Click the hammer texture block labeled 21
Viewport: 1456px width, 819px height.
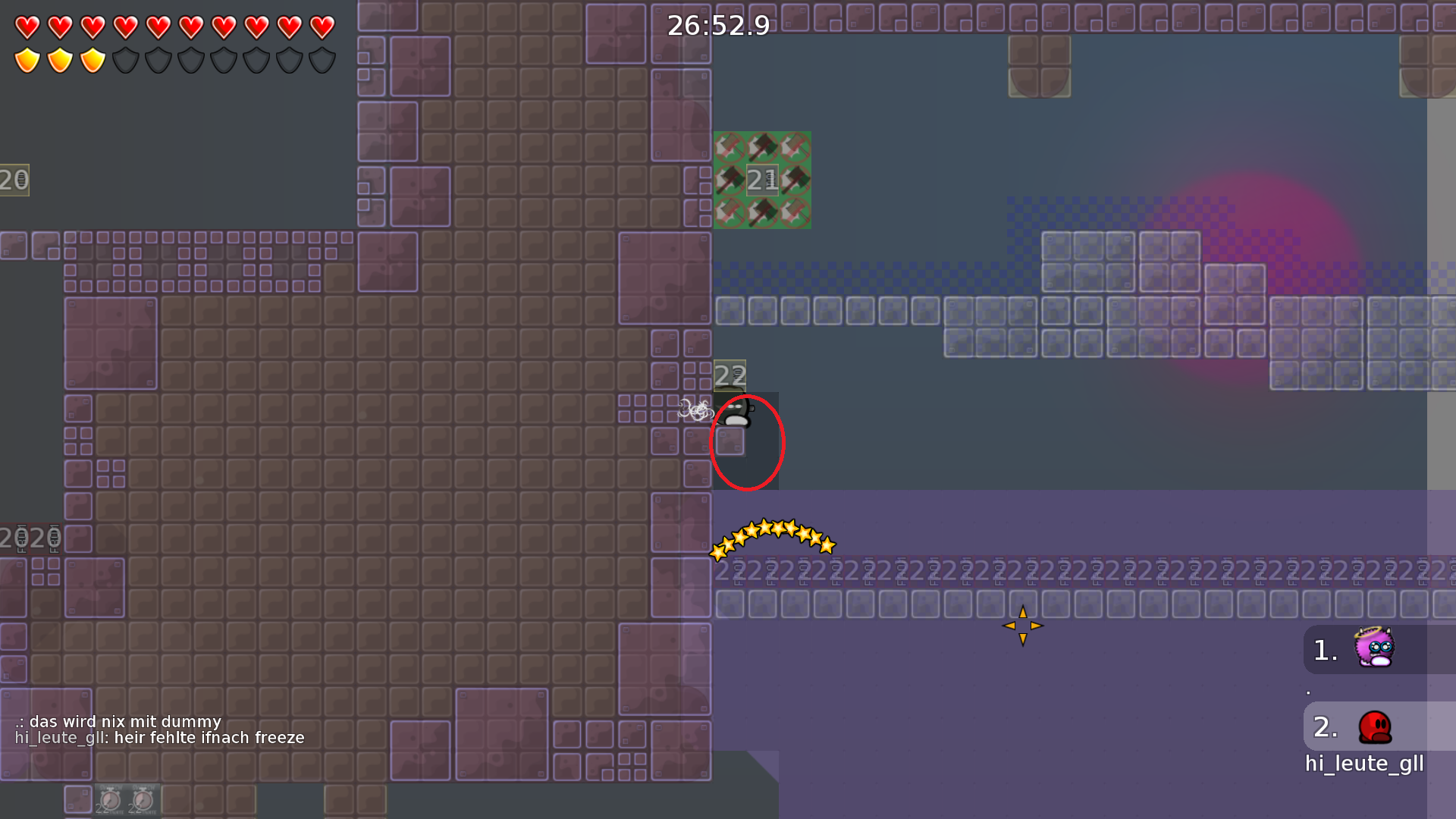point(761,180)
